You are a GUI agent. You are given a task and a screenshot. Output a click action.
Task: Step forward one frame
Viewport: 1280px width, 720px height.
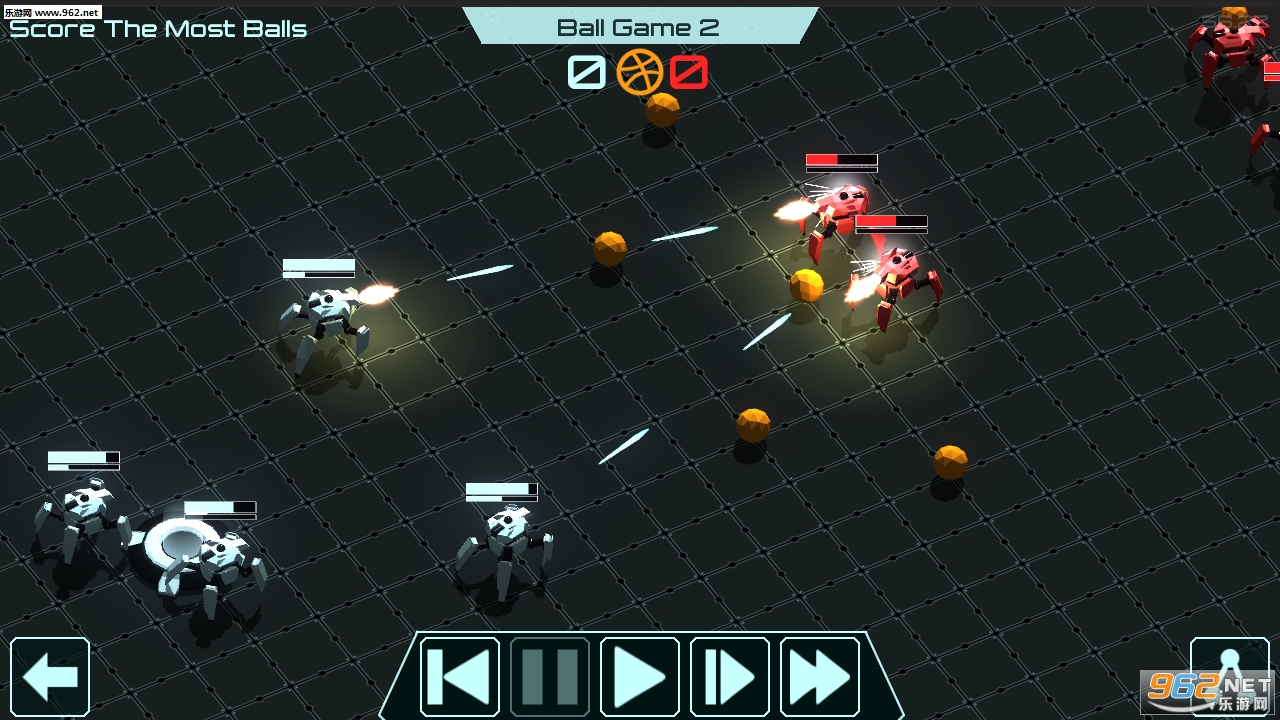pos(730,677)
